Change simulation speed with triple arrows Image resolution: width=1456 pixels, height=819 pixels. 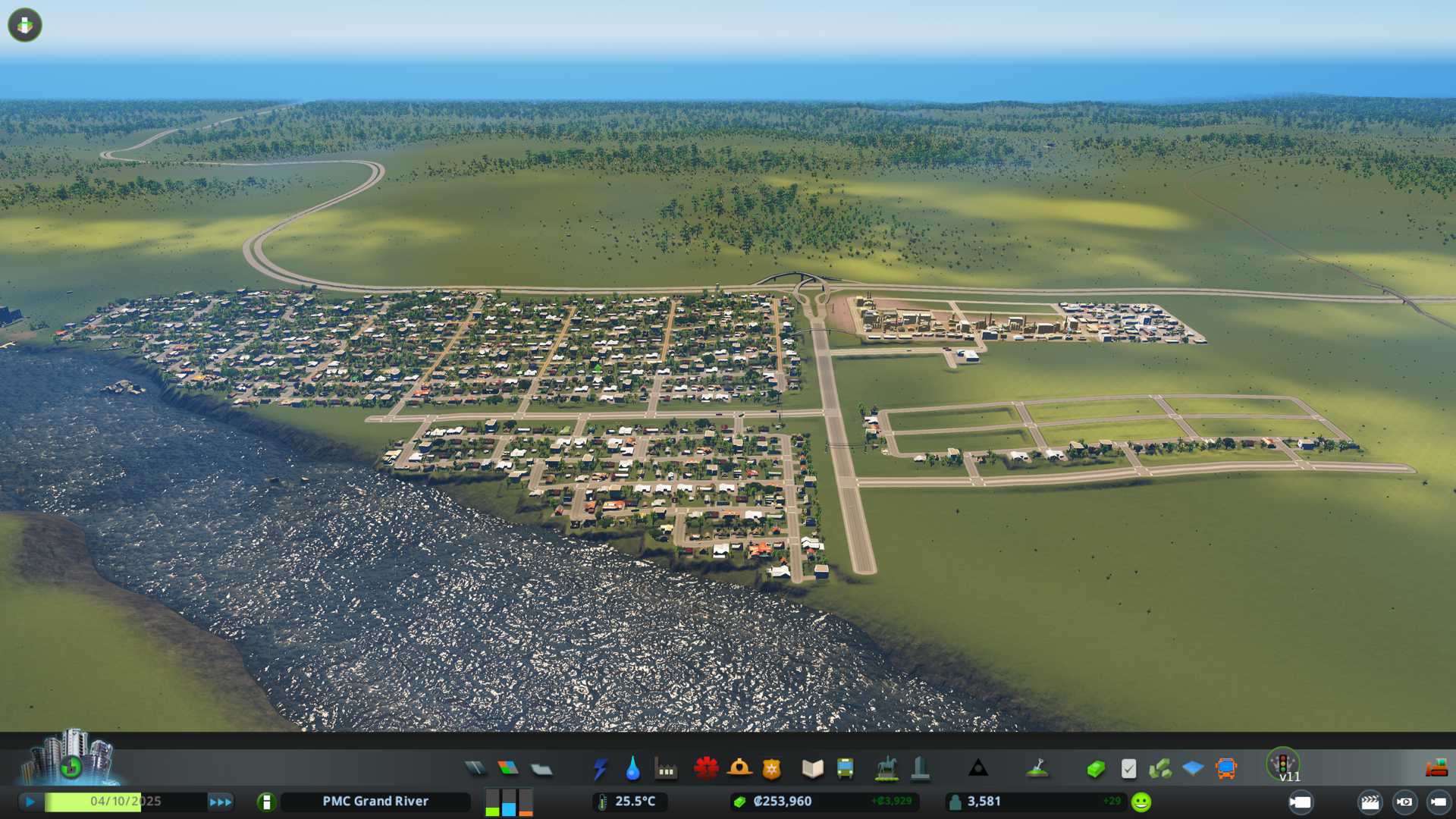coord(221,802)
